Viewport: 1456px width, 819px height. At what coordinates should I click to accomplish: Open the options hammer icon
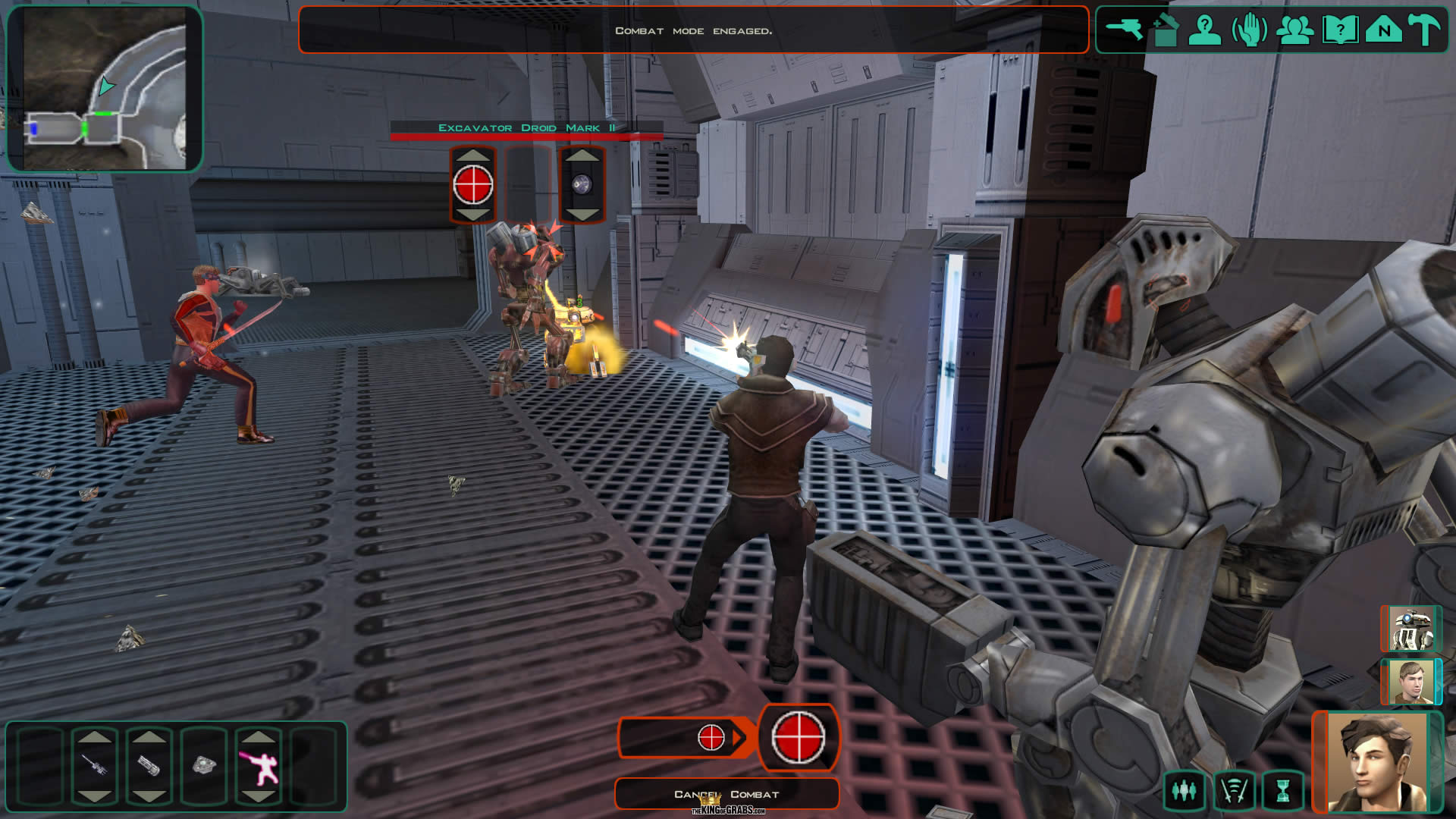click(x=1425, y=30)
